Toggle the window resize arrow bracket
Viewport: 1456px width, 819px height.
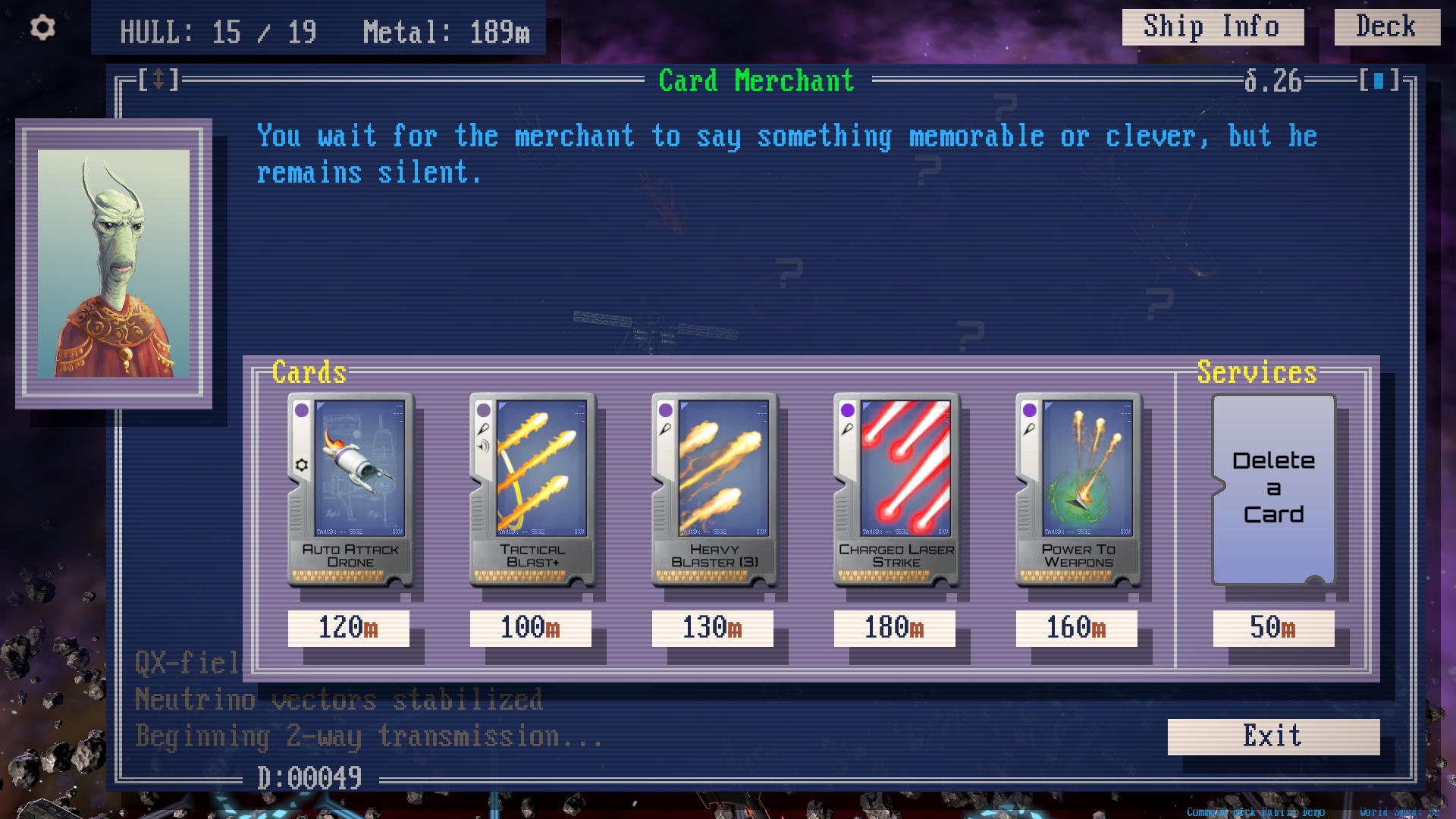pyautogui.click(x=158, y=79)
